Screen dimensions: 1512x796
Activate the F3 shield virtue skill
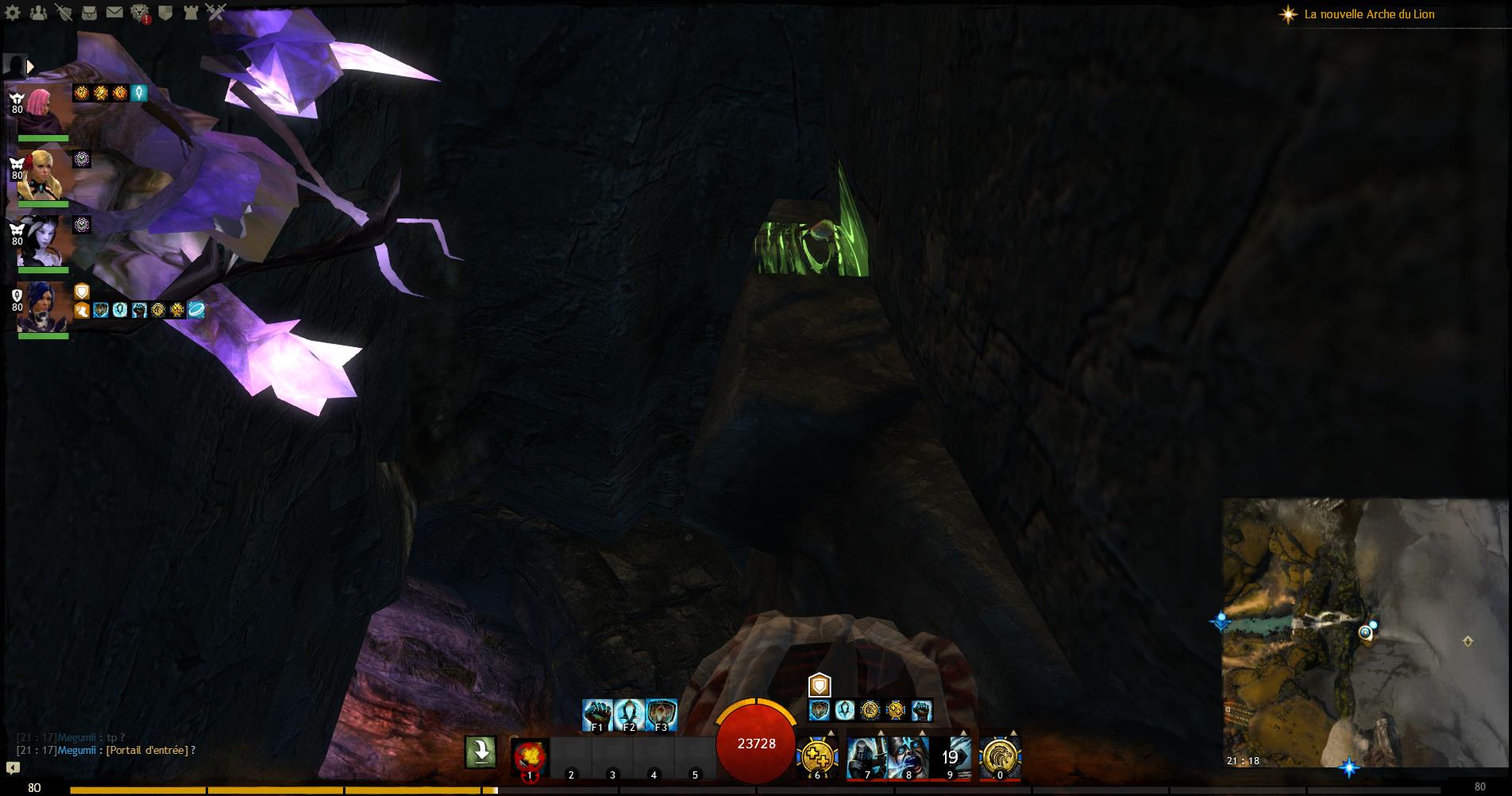click(661, 715)
